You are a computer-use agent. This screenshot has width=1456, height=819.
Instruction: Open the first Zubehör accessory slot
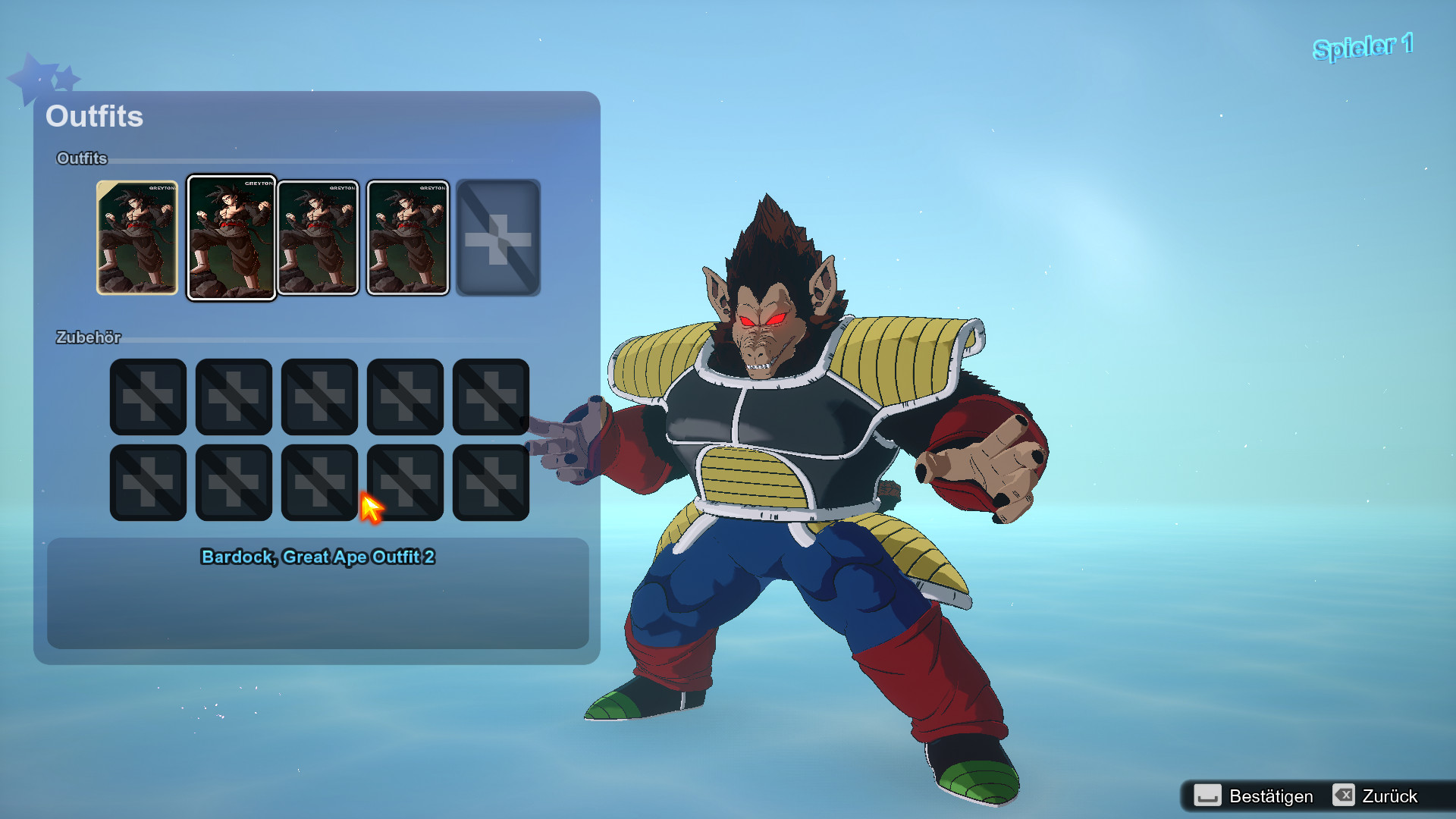[x=148, y=396]
